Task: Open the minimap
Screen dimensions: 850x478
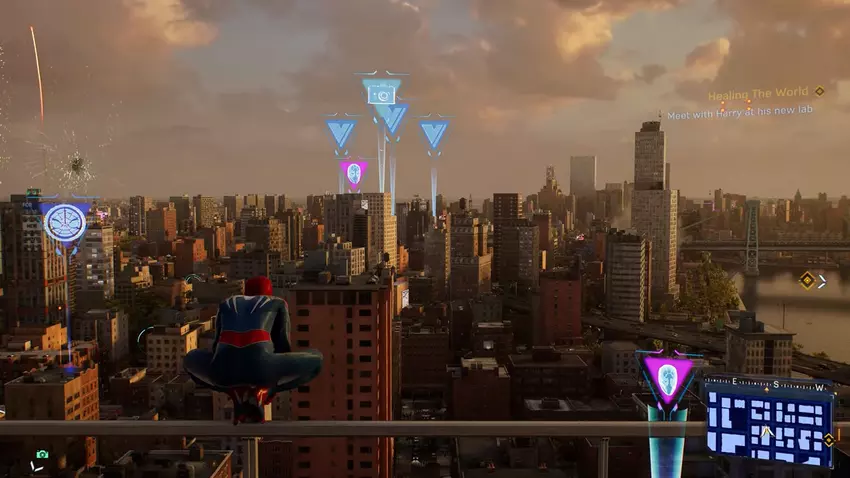Action: tap(768, 422)
